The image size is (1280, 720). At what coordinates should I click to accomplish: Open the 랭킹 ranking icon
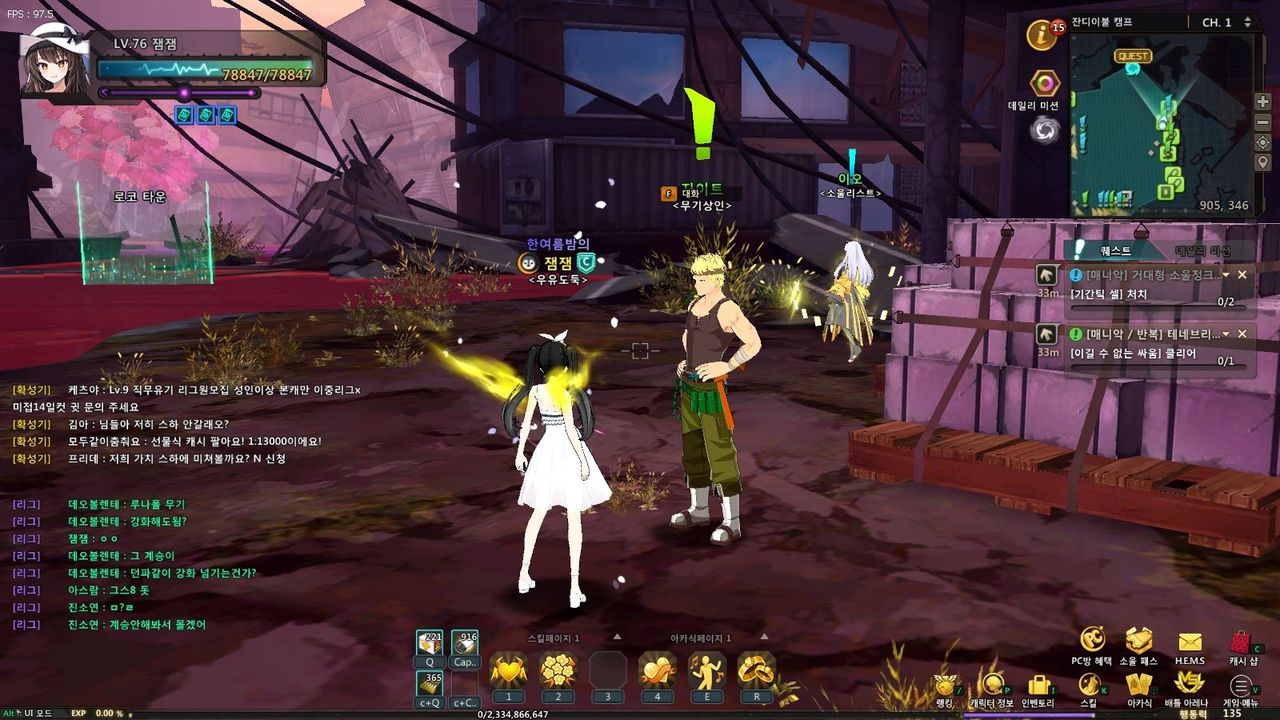[944, 686]
